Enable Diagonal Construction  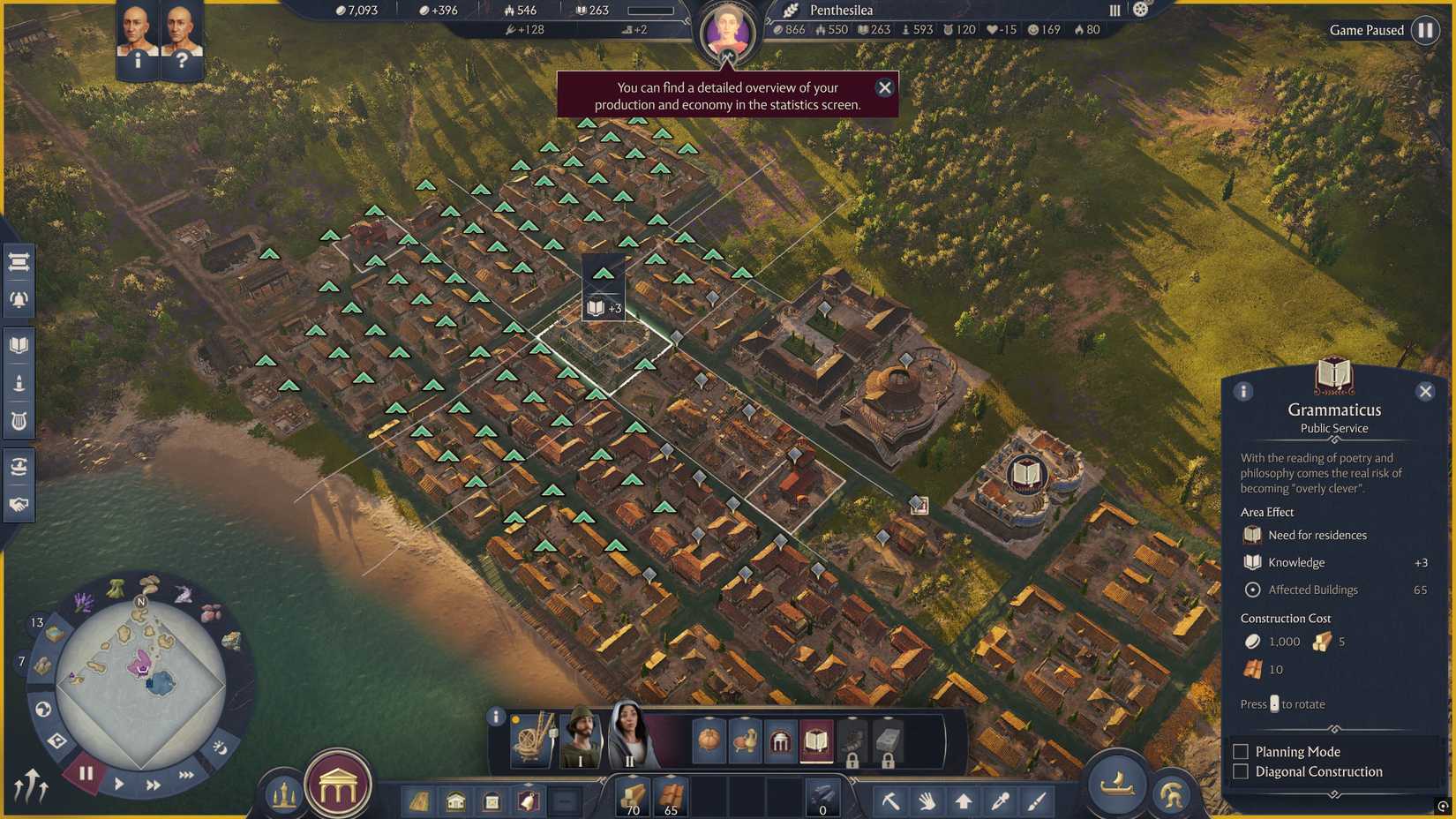pos(1241,771)
